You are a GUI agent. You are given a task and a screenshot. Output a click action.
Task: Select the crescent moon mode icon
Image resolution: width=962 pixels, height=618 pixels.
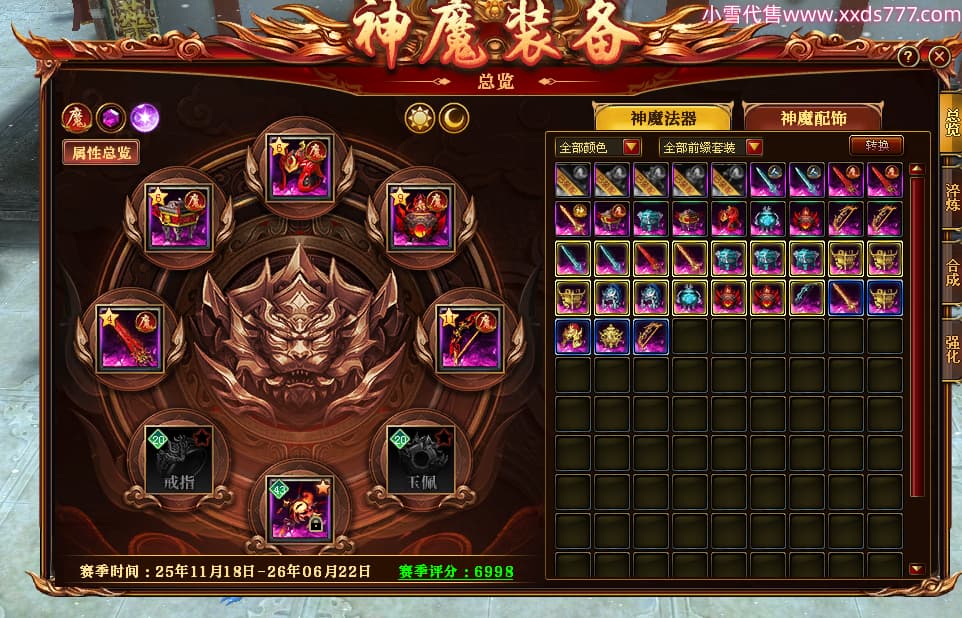pyautogui.click(x=455, y=118)
